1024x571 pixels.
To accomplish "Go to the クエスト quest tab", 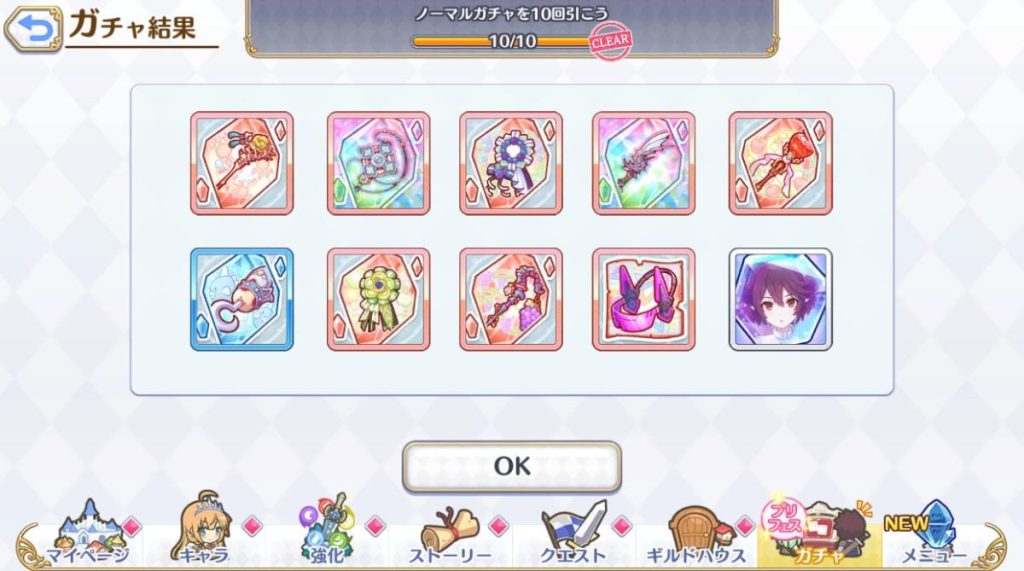I will click(573, 537).
